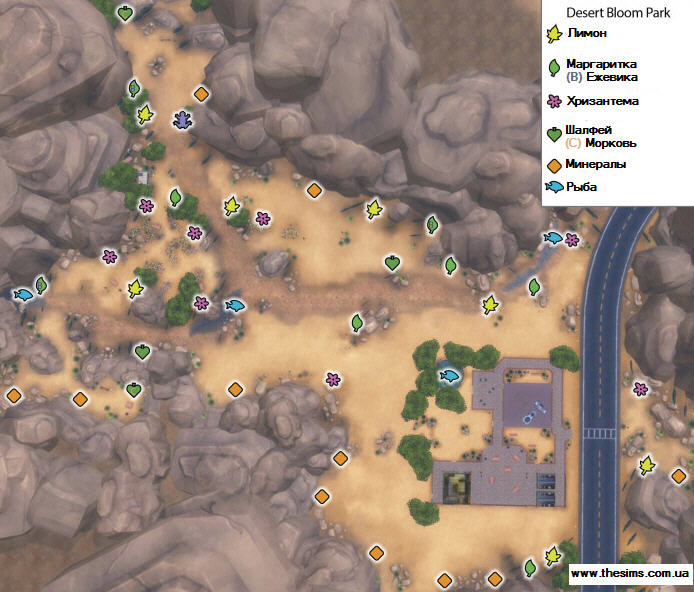Choose the Минералы legend entry
Image resolution: width=694 pixels, height=592 pixels.
coord(595,164)
